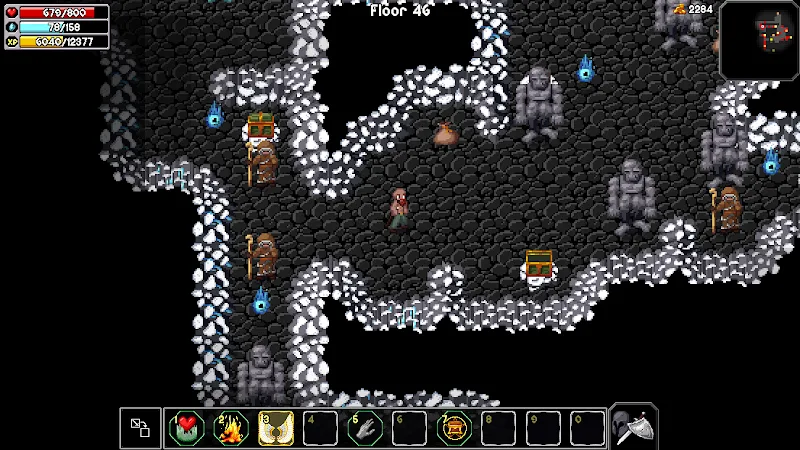
Task: Use the treasure chest skill in slot 7
Action: (x=454, y=428)
